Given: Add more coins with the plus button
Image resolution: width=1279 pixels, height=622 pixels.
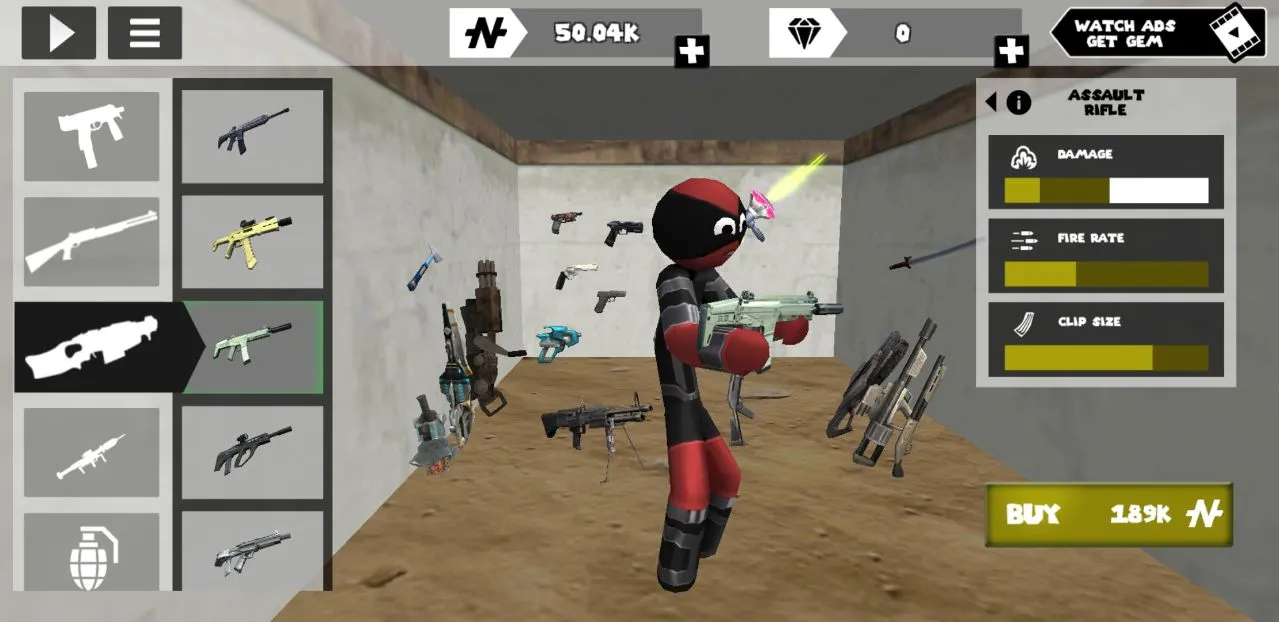Looking at the screenshot, I should (691, 50).
